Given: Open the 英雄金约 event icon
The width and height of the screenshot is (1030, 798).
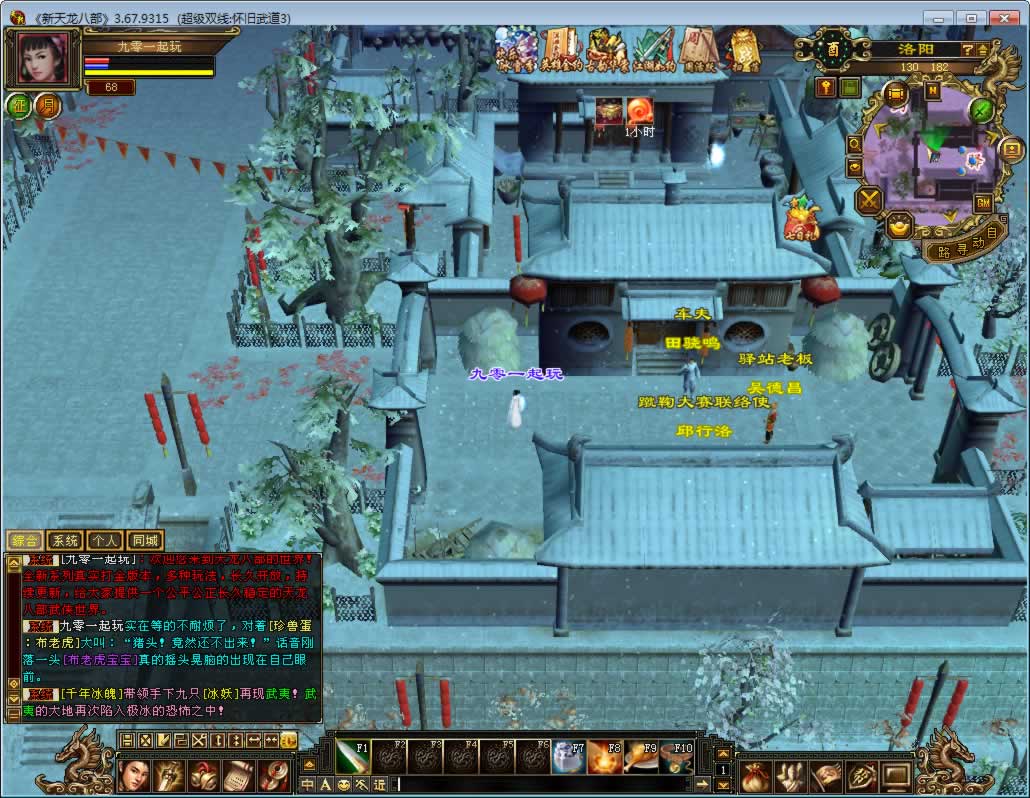Looking at the screenshot, I should pos(559,48).
